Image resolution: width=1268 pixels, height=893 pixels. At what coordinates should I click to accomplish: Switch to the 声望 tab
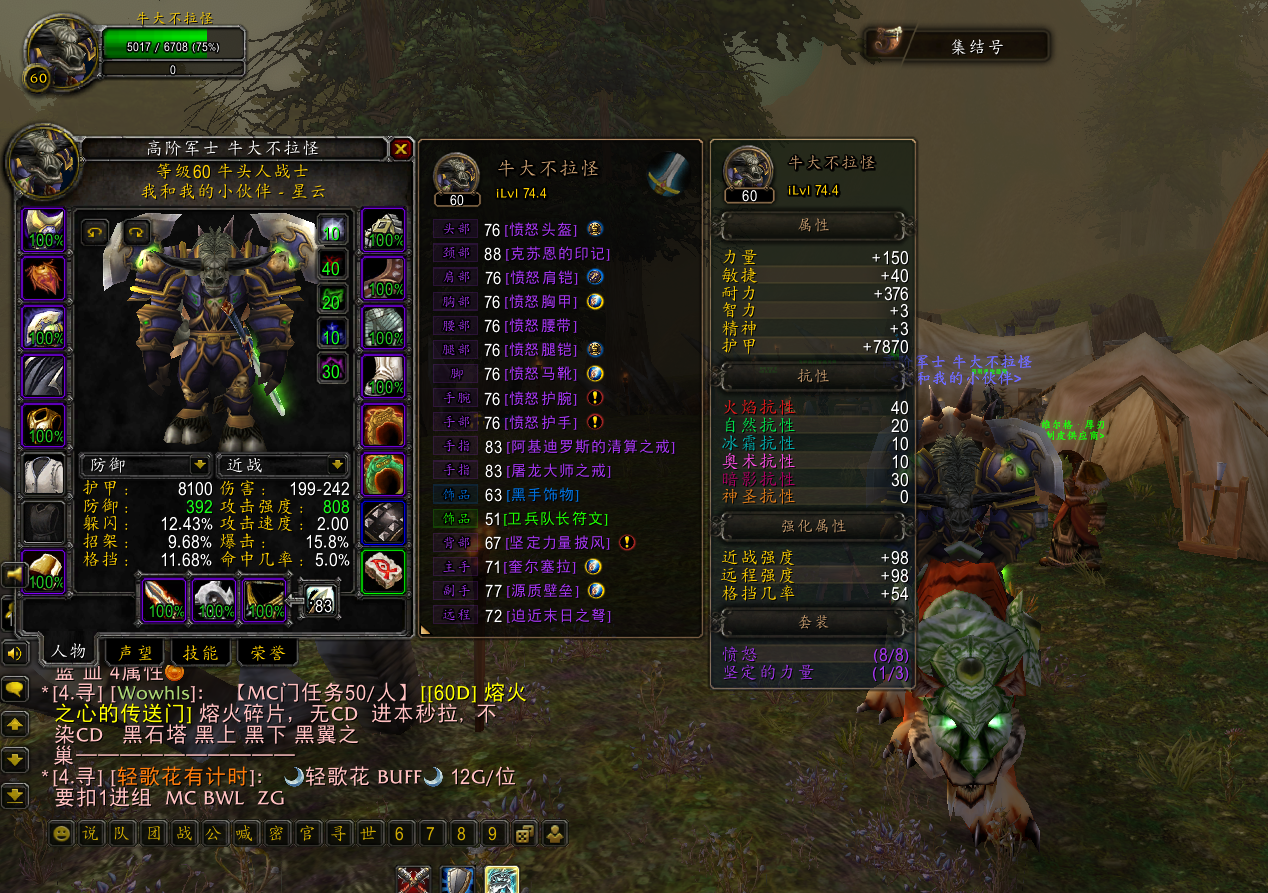[x=136, y=653]
